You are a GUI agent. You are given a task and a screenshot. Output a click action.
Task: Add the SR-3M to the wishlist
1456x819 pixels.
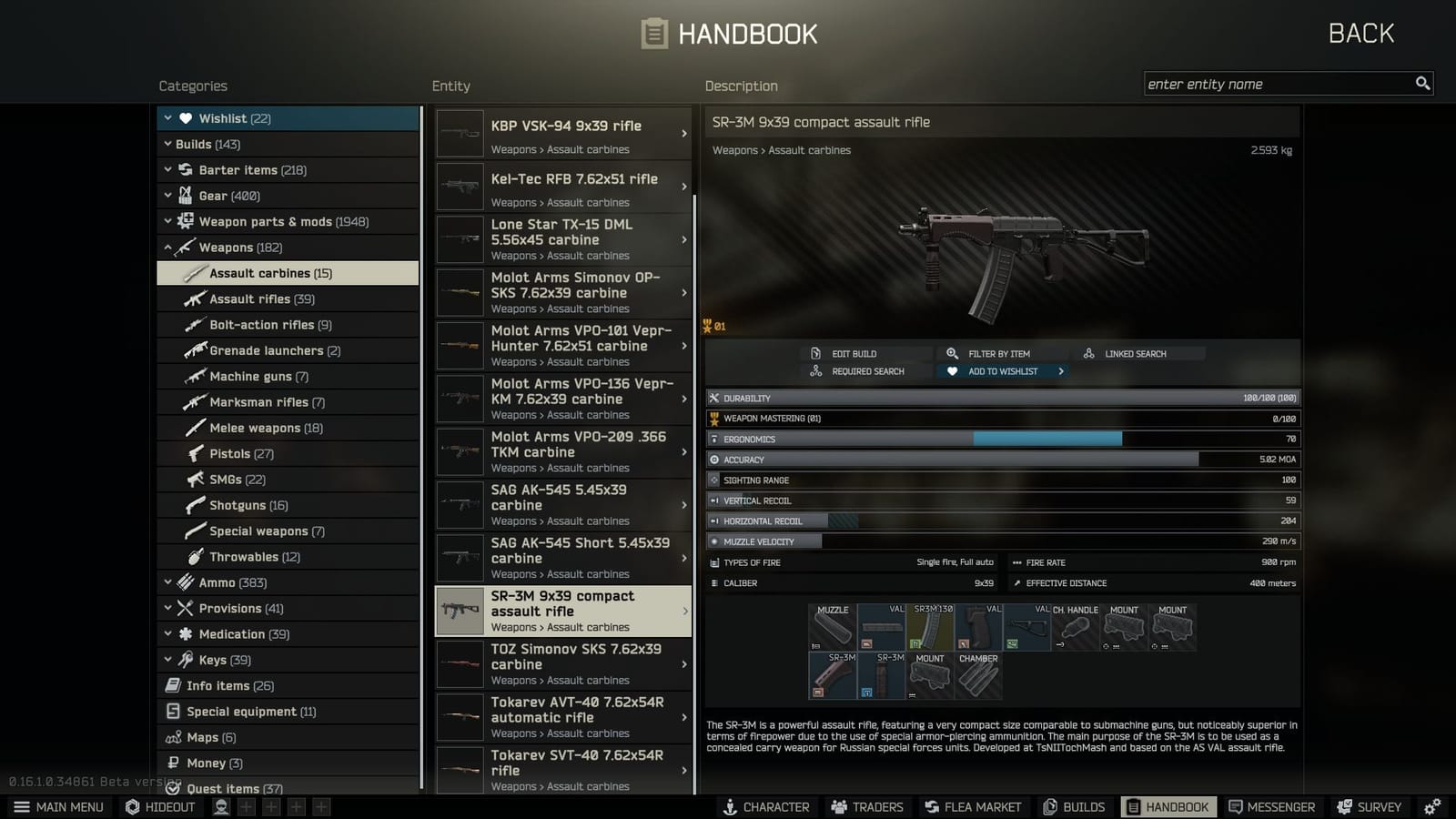click(1001, 370)
